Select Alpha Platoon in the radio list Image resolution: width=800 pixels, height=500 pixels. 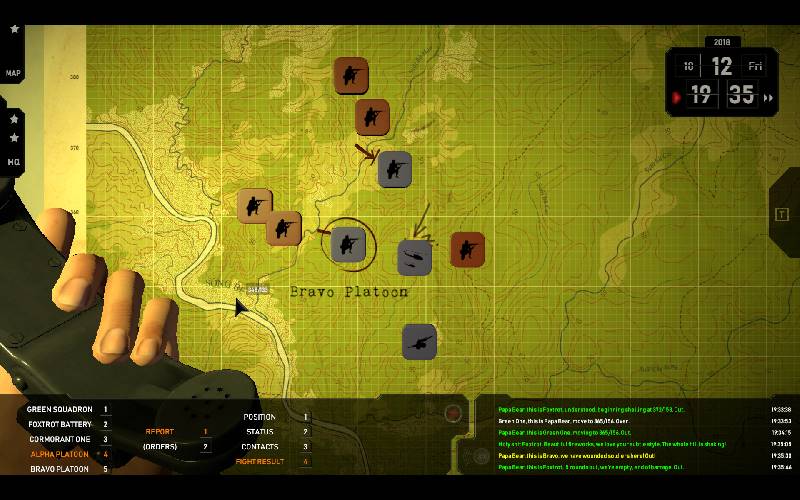click(x=62, y=454)
